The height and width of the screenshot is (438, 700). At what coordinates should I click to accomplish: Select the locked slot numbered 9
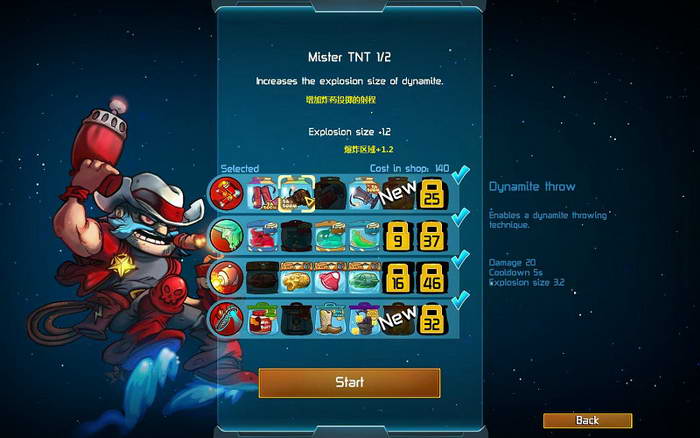coord(398,234)
